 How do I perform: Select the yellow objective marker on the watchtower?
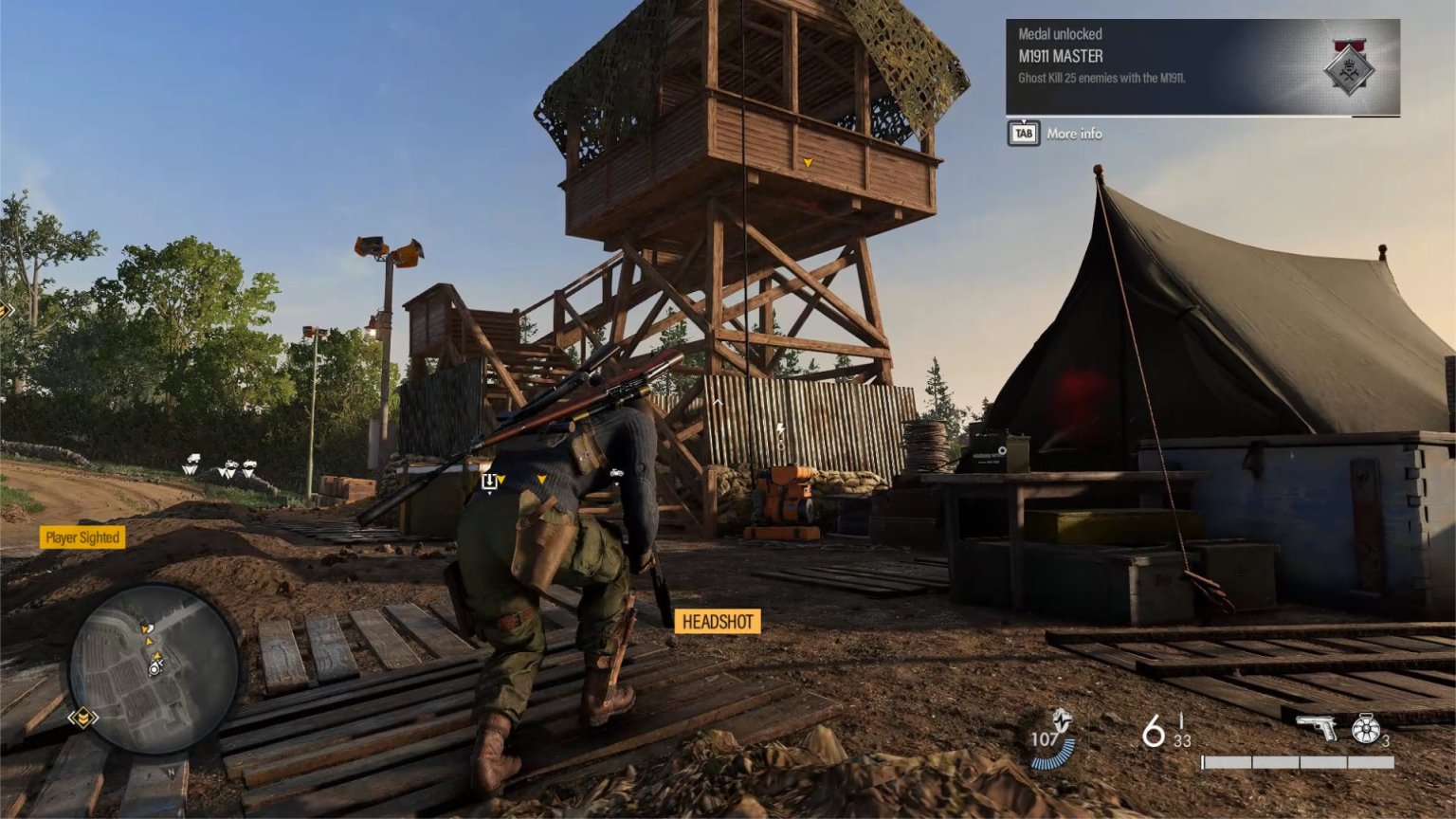pyautogui.click(x=808, y=163)
